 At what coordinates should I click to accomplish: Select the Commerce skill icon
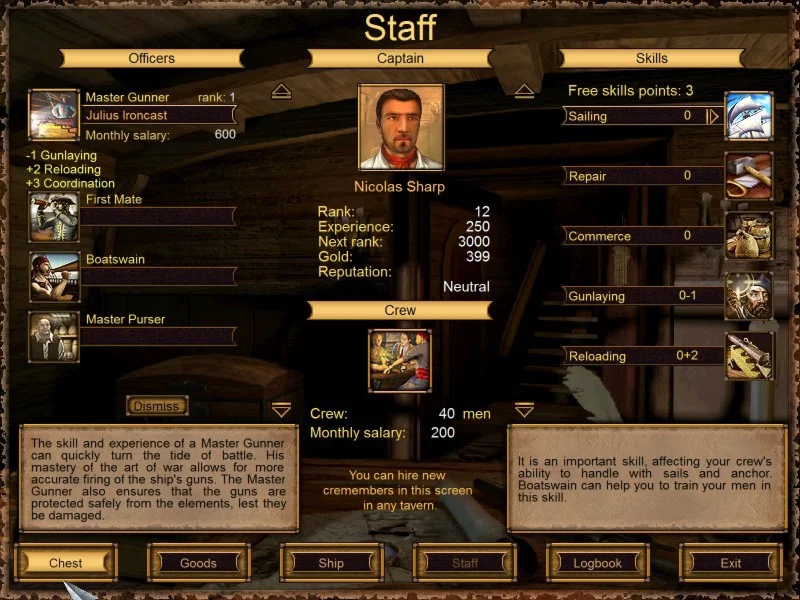[749, 236]
